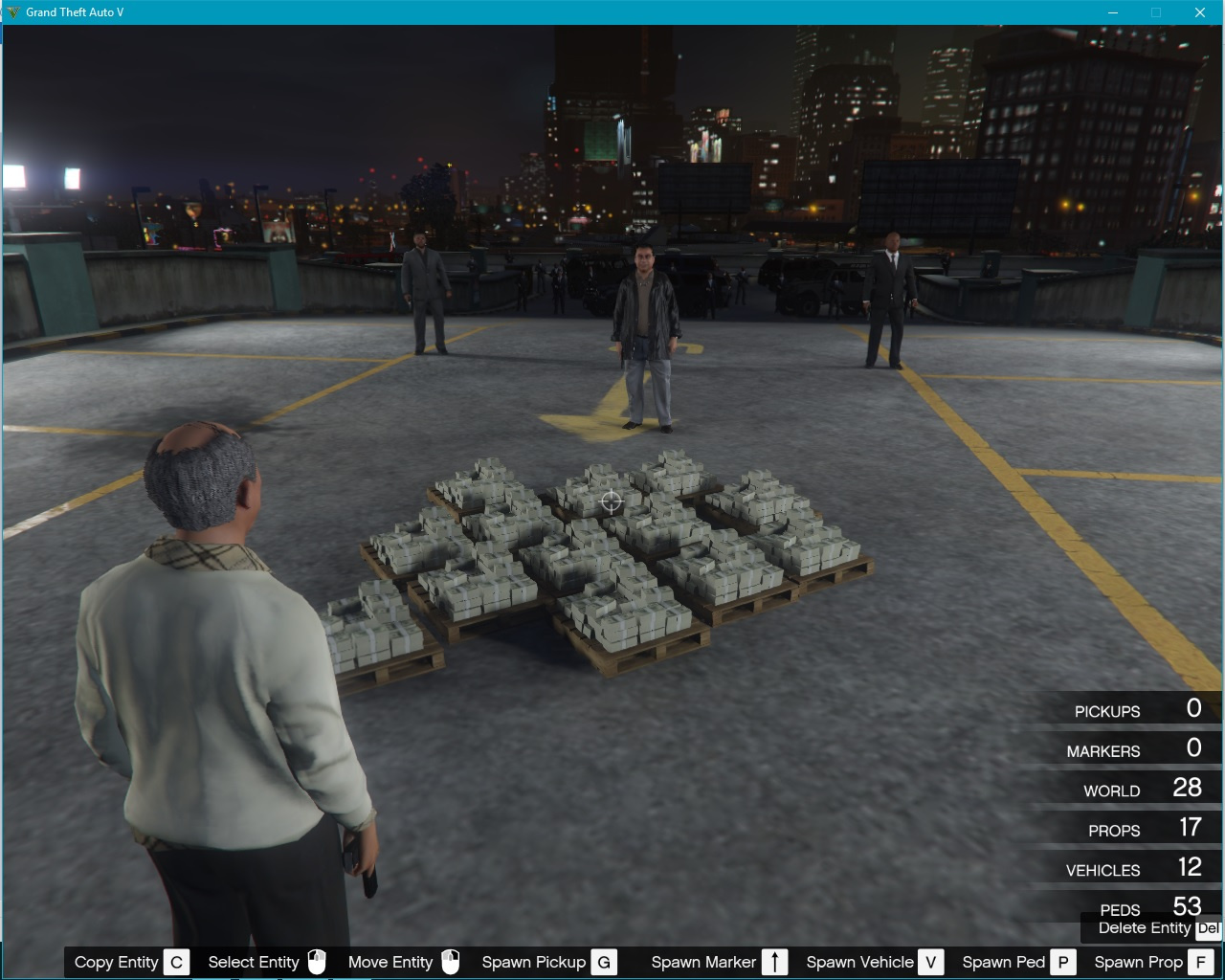Image resolution: width=1225 pixels, height=980 pixels.
Task: Minimize the Grand Theft Auto V window
Action: (1113, 12)
